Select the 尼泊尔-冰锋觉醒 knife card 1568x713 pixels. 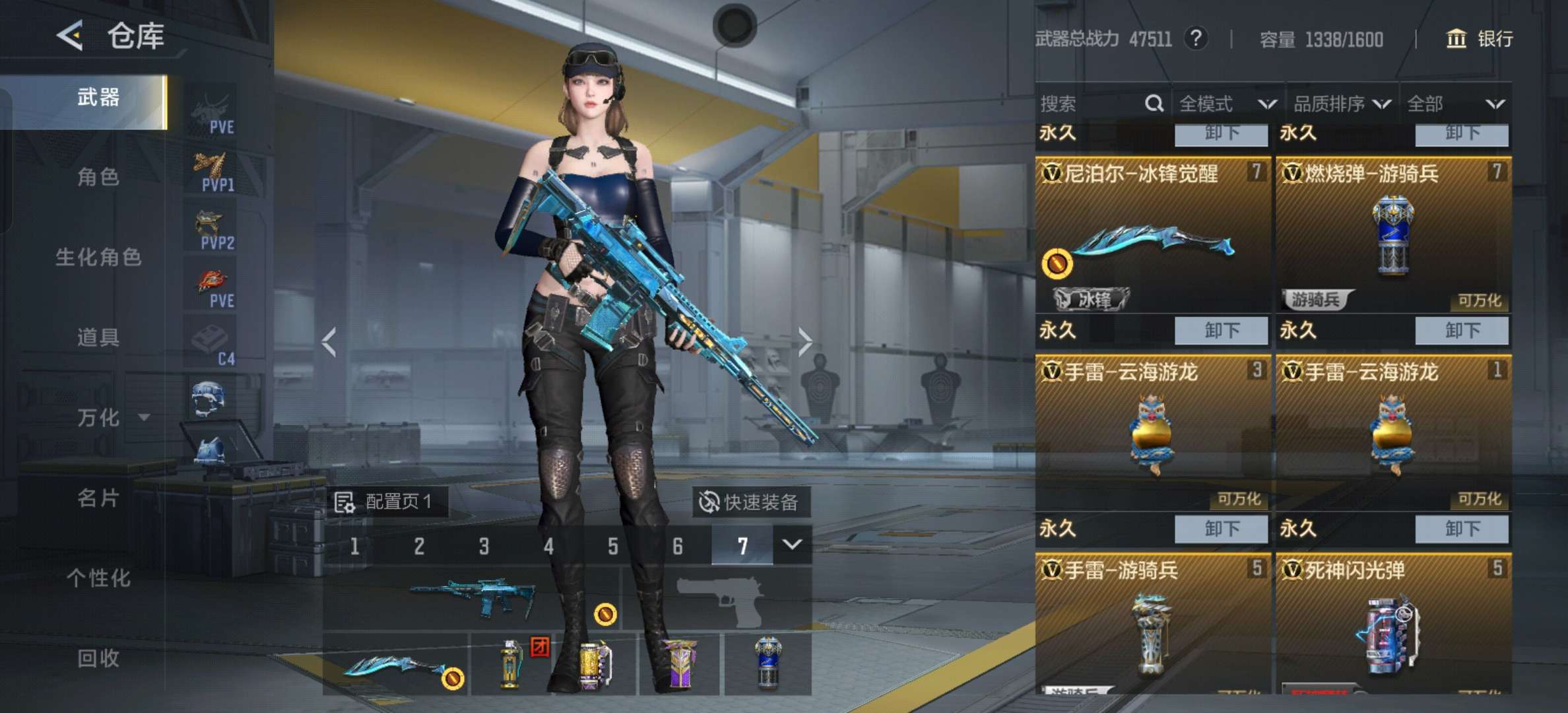[1152, 234]
